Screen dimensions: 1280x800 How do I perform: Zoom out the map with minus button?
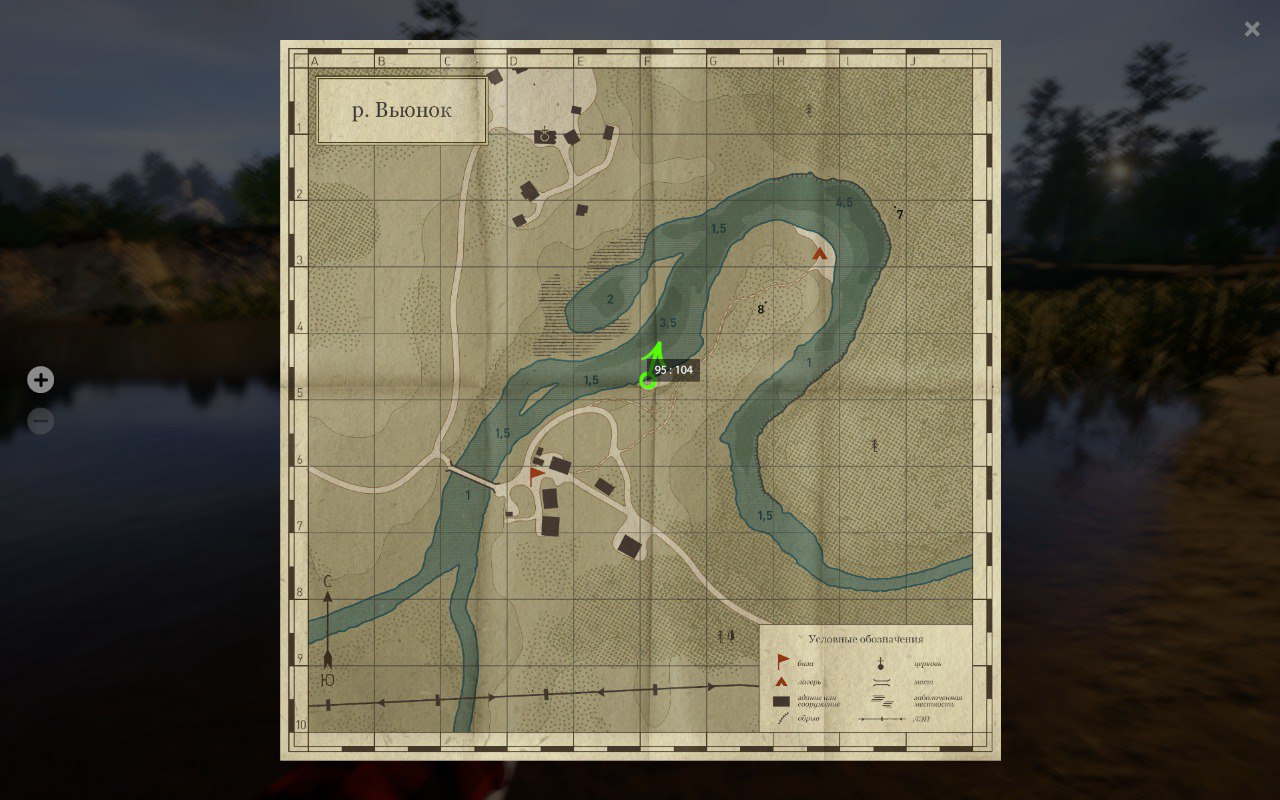coord(41,422)
